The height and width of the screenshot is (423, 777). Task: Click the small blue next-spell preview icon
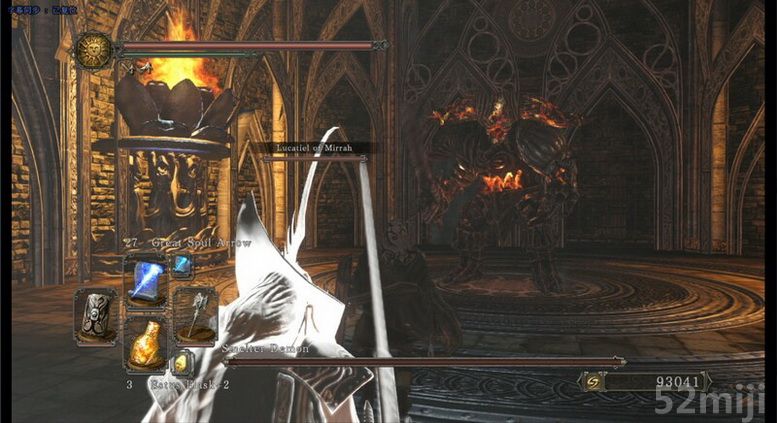tap(182, 265)
